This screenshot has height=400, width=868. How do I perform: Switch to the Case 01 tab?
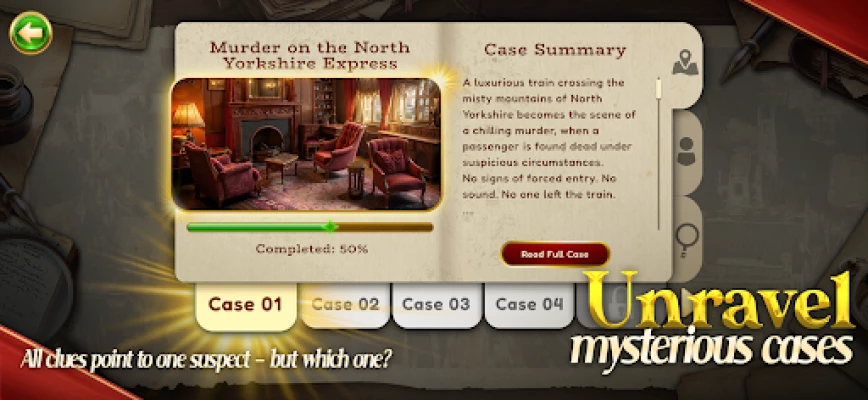pyautogui.click(x=245, y=305)
